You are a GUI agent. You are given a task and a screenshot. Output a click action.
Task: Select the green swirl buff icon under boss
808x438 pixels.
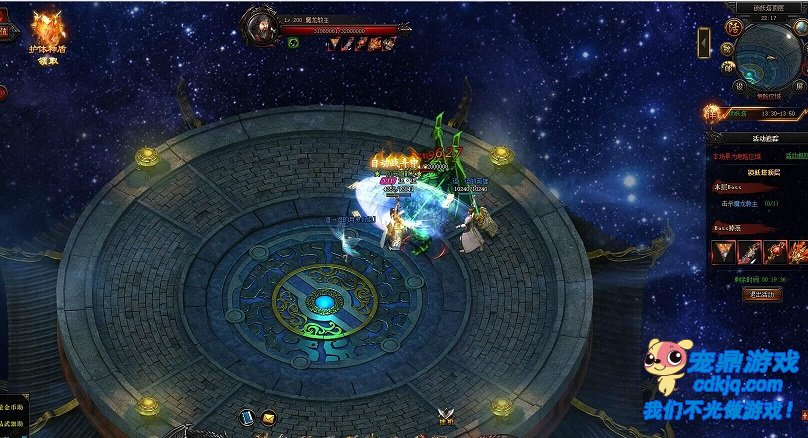point(293,43)
